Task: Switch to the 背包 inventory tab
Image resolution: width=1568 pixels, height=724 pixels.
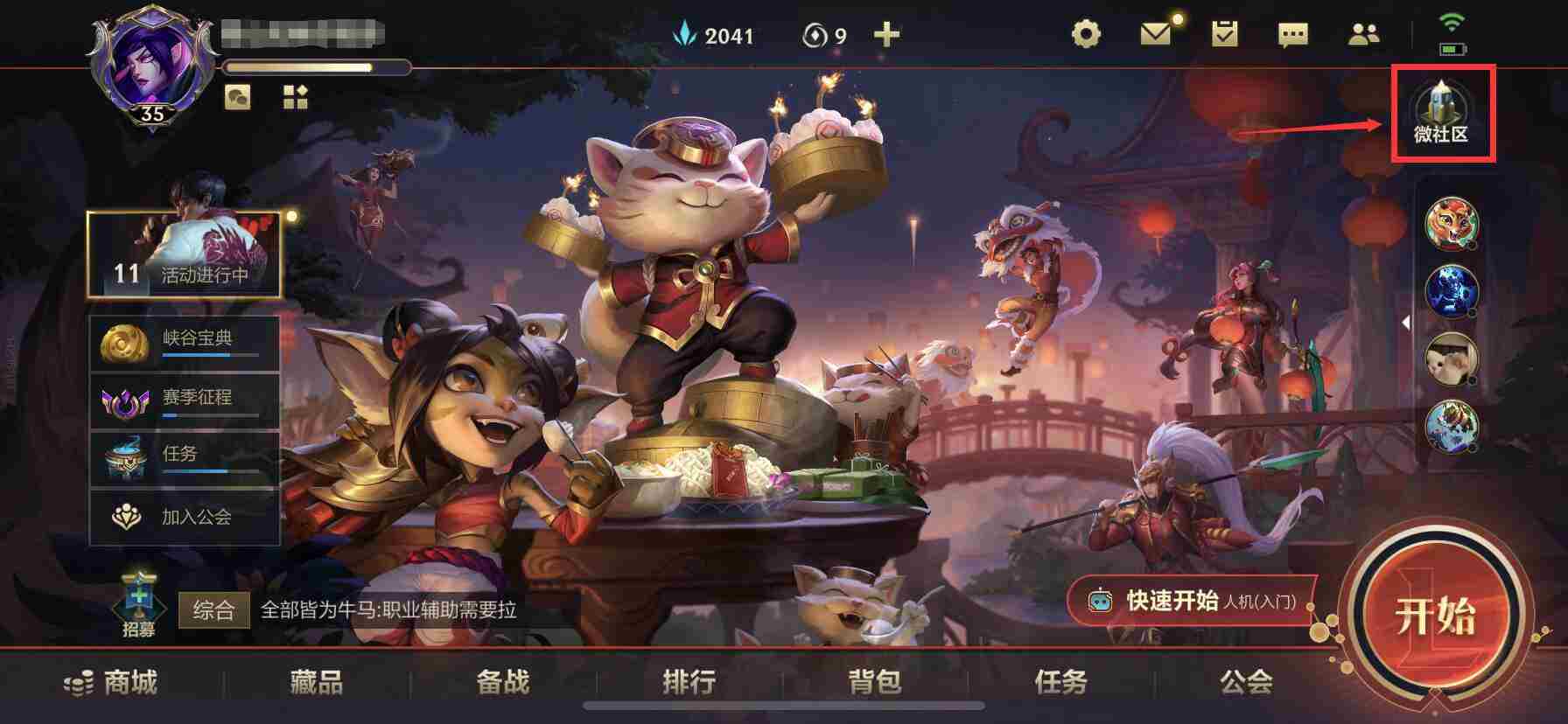Action: click(x=875, y=685)
